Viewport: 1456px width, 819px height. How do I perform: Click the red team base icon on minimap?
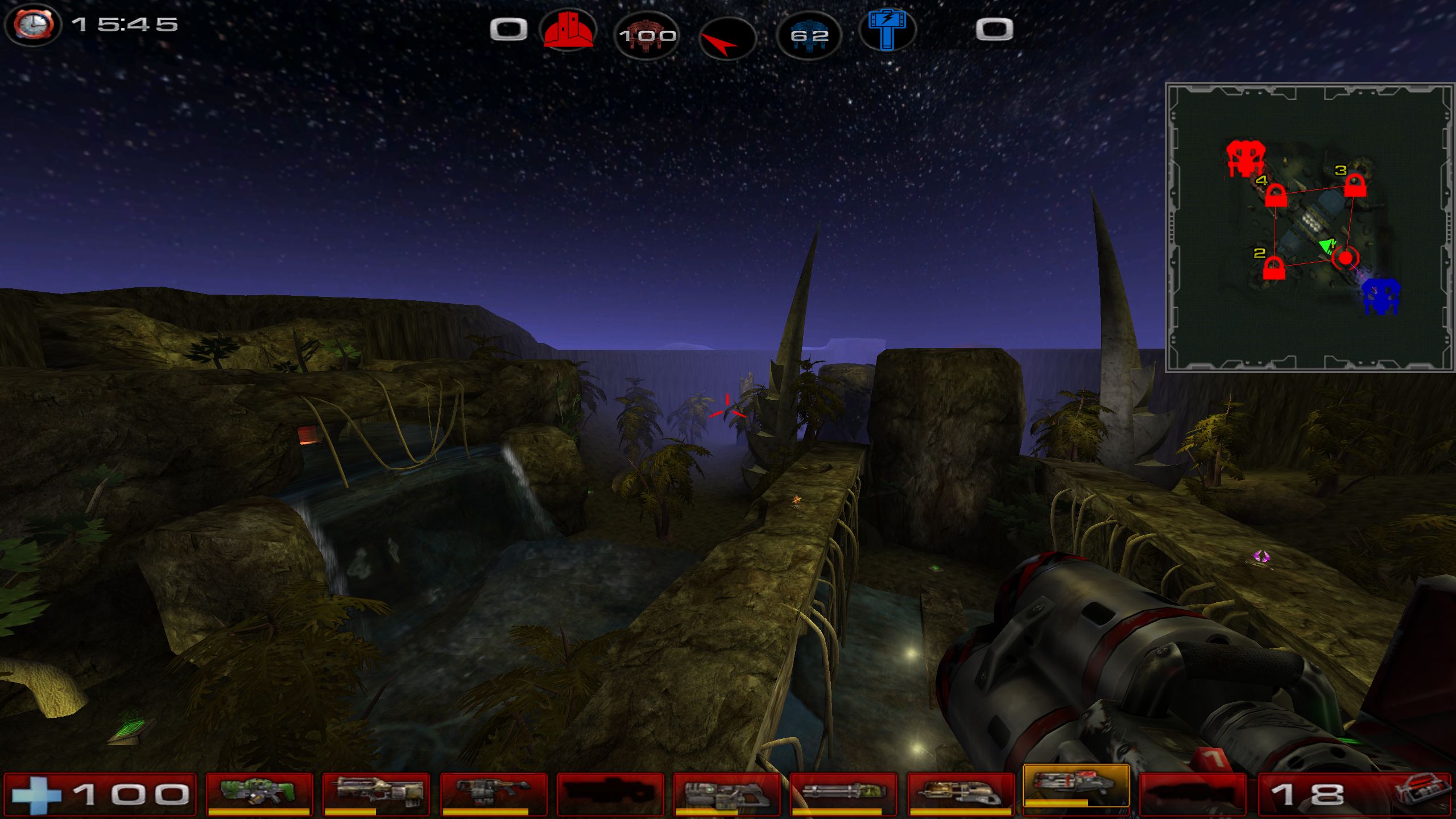tap(1246, 158)
